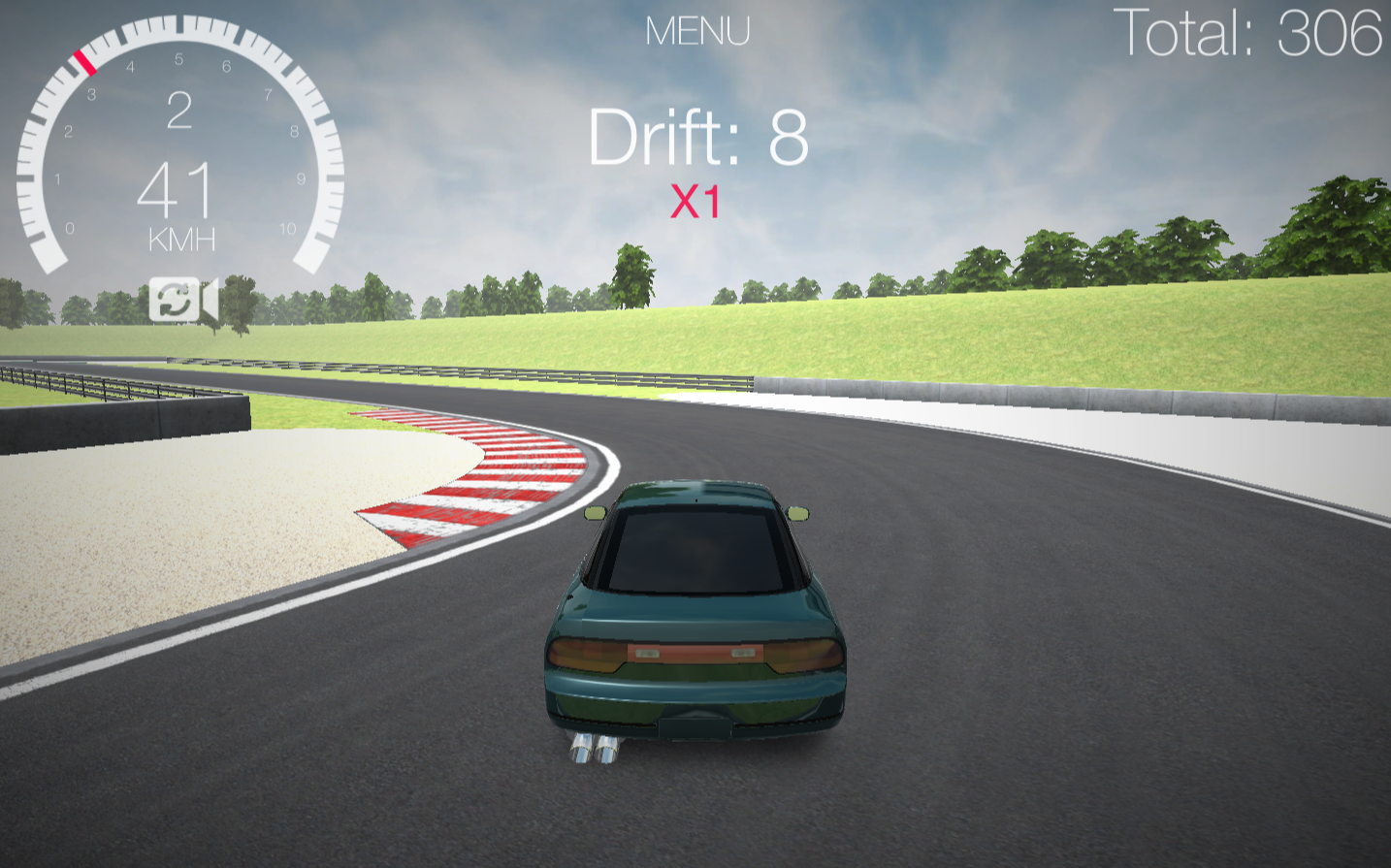
Task: Open the MENU at screen top
Action: pos(697,31)
